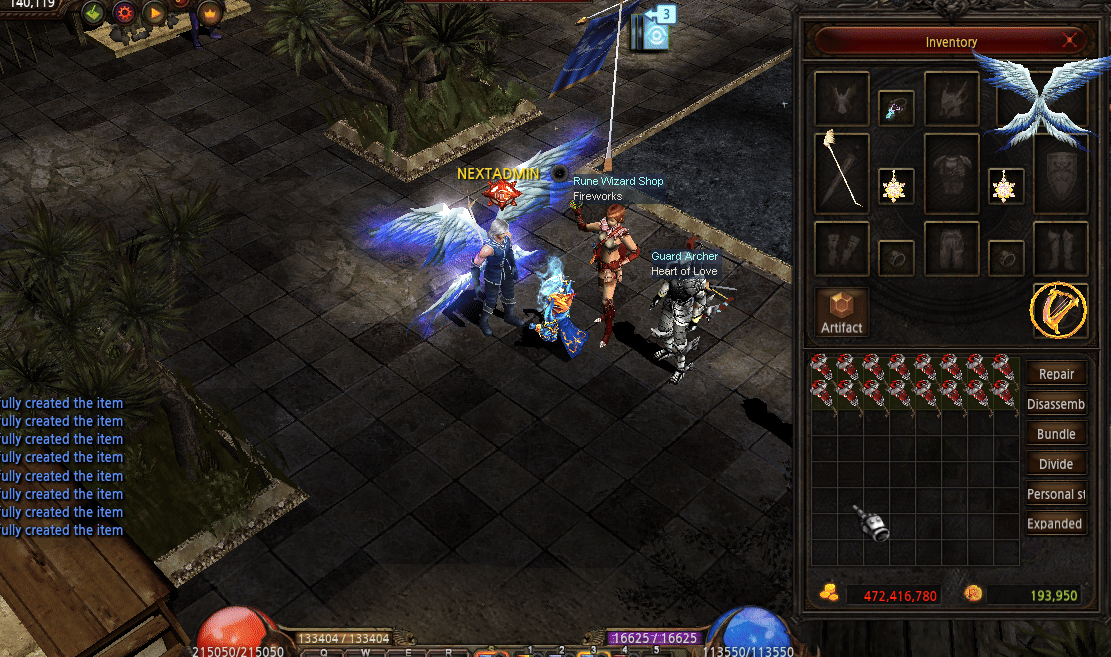
Task: Open the orange crown icon
Action: 210,13
